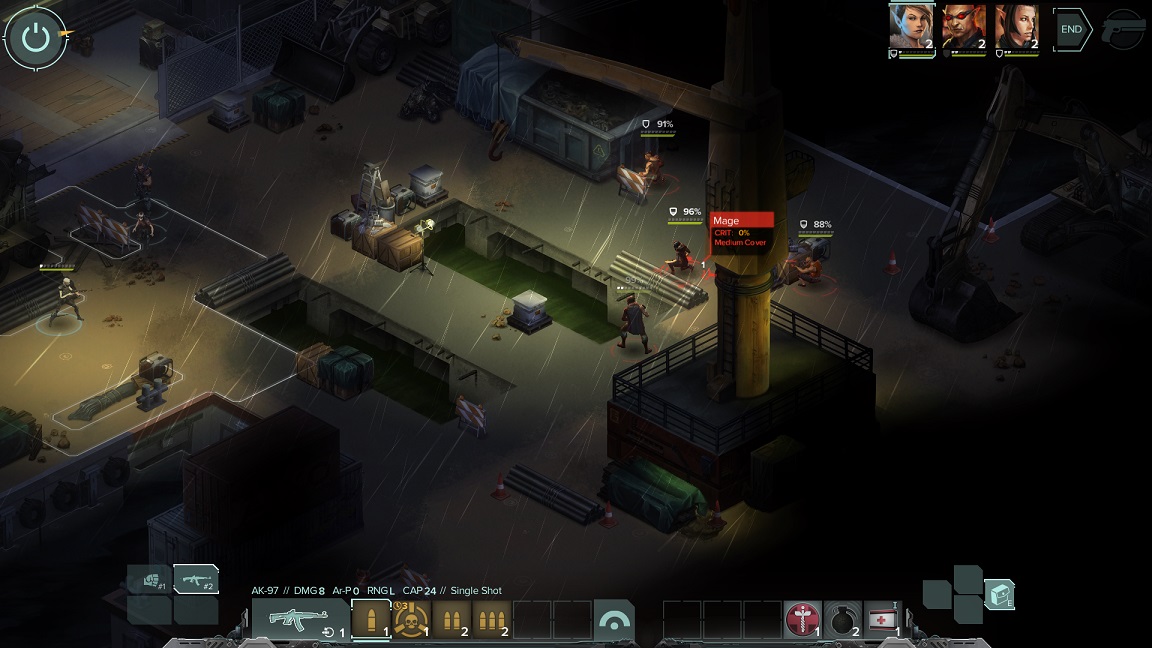Open the cube inventory panel button
The height and width of the screenshot is (648, 1152).
click(x=999, y=595)
